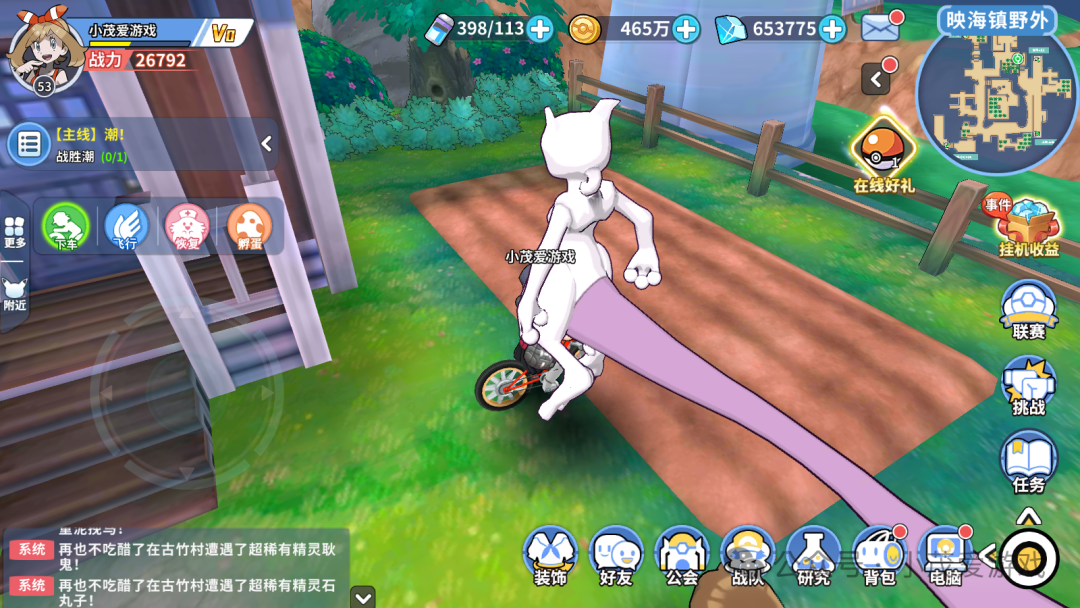
Task: Open the player avatar profile
Action: click(45, 52)
